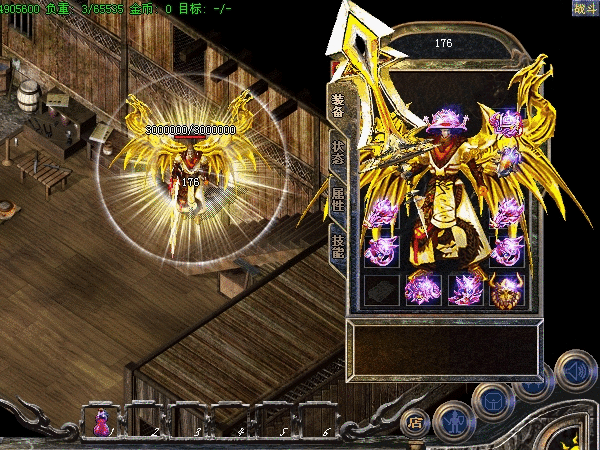
Task: Toggle the sound speaker button
Action: click(575, 368)
